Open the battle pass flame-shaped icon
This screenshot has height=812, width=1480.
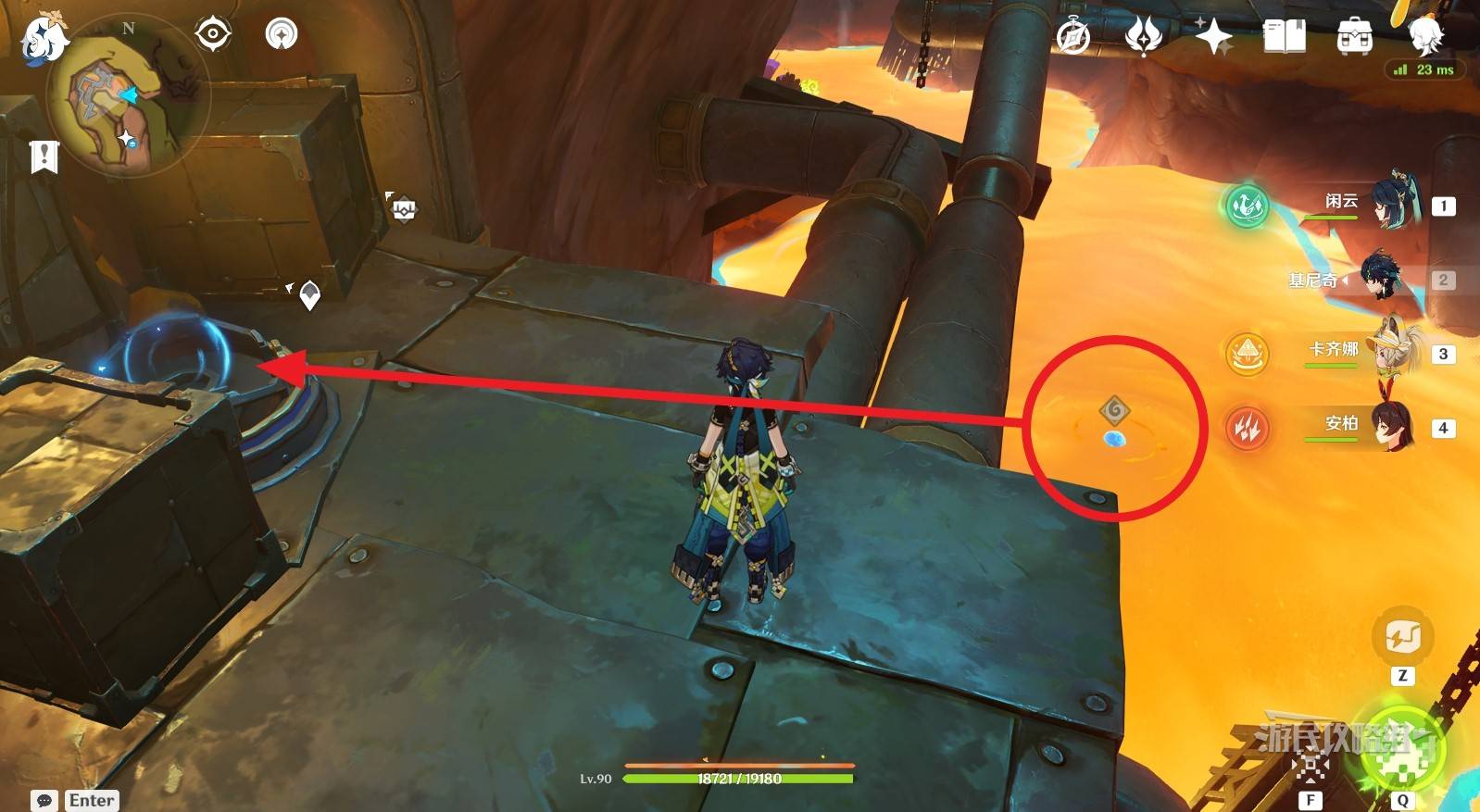tap(1144, 37)
